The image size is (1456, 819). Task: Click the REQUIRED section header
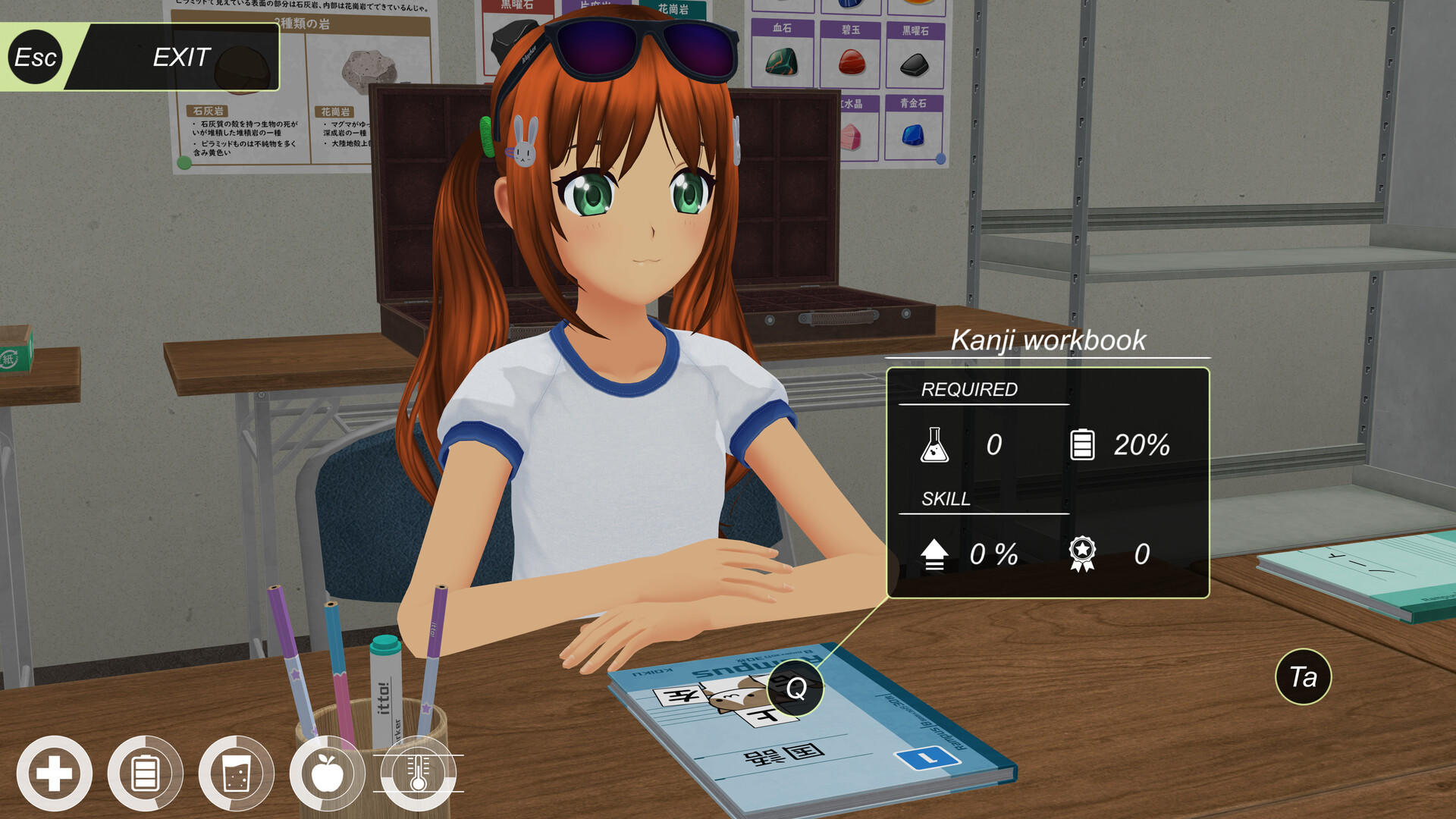coord(969,391)
